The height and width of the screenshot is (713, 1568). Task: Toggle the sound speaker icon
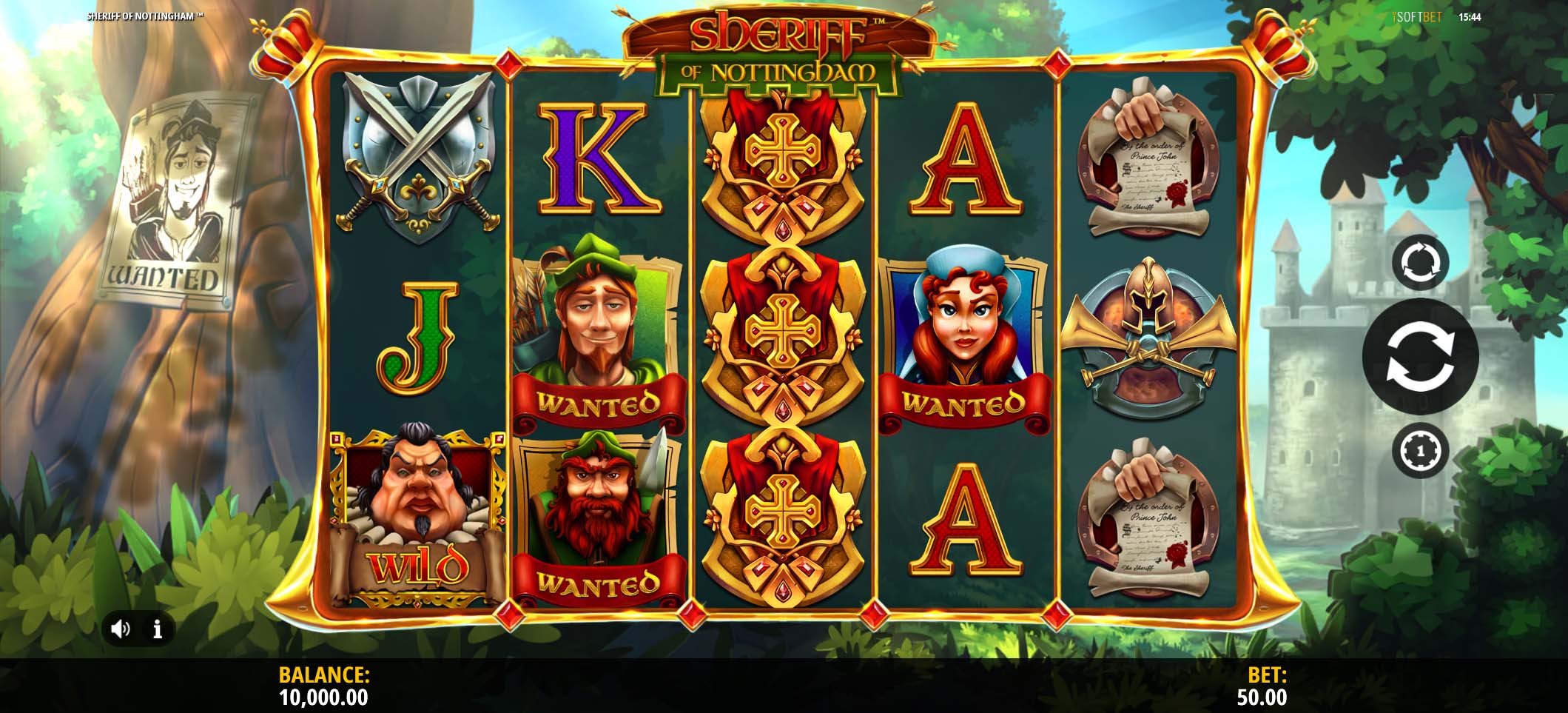pos(120,629)
